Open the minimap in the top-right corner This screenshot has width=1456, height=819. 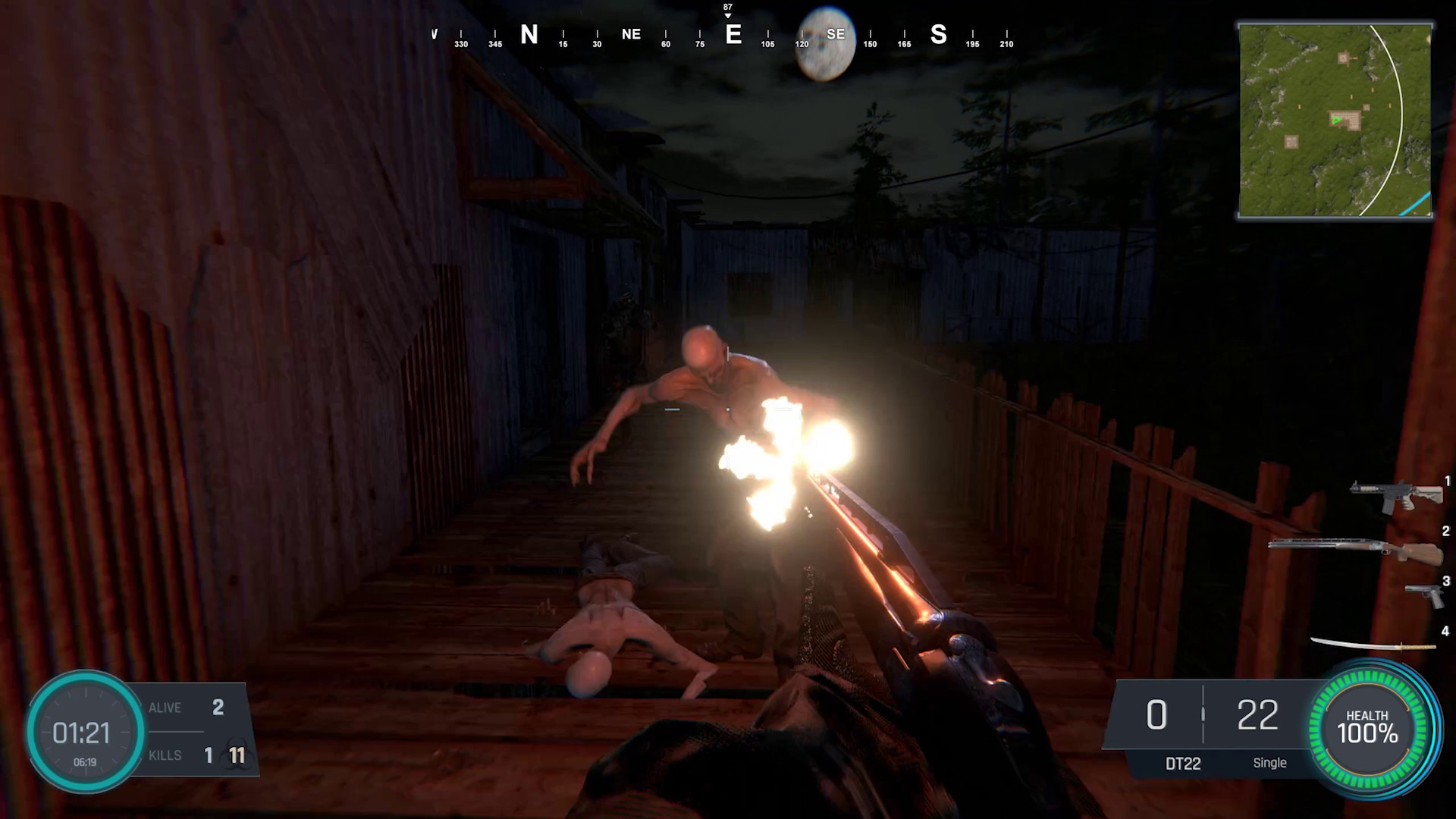click(x=1337, y=121)
